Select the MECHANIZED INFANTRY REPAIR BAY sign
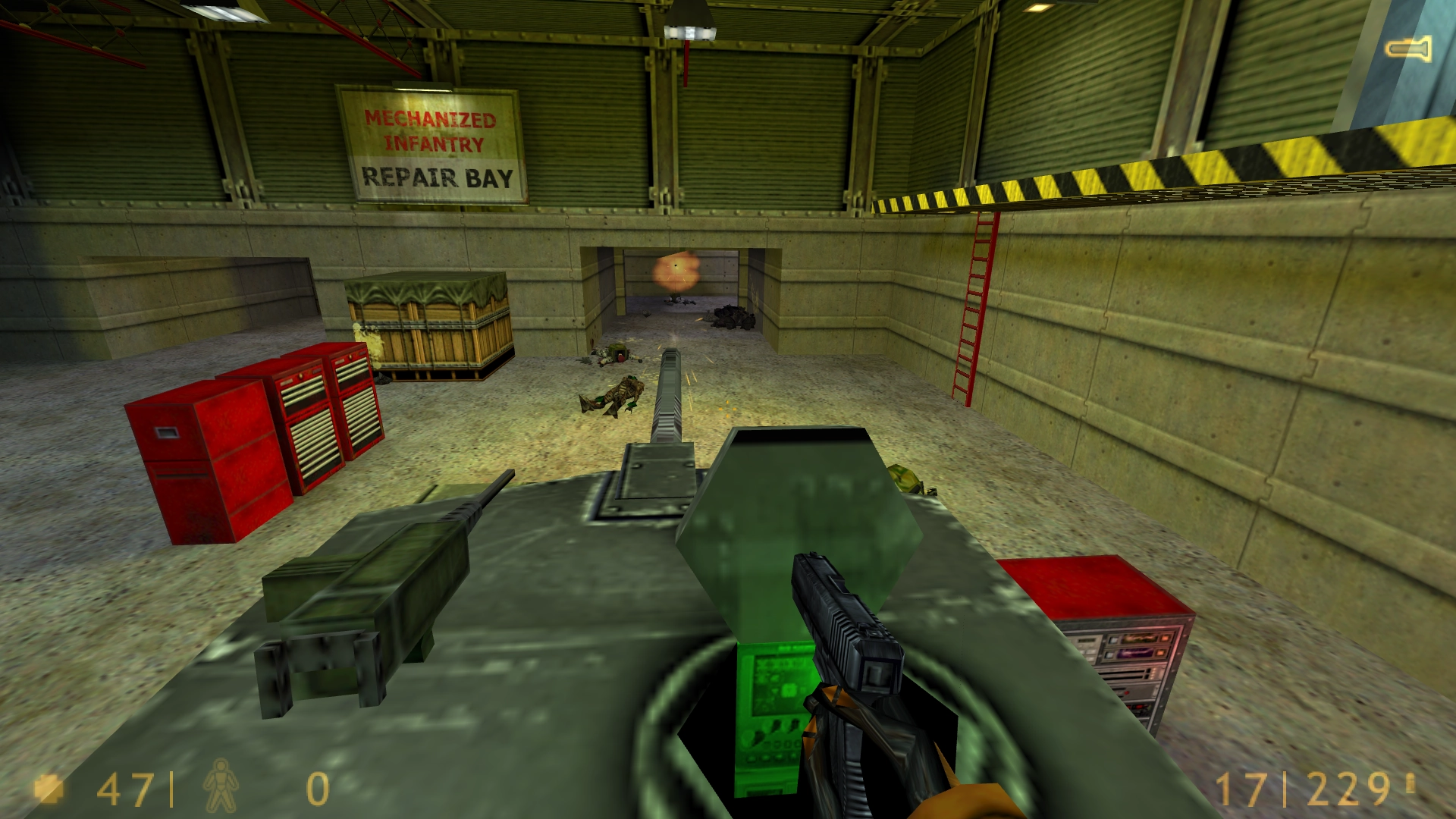 (432, 144)
